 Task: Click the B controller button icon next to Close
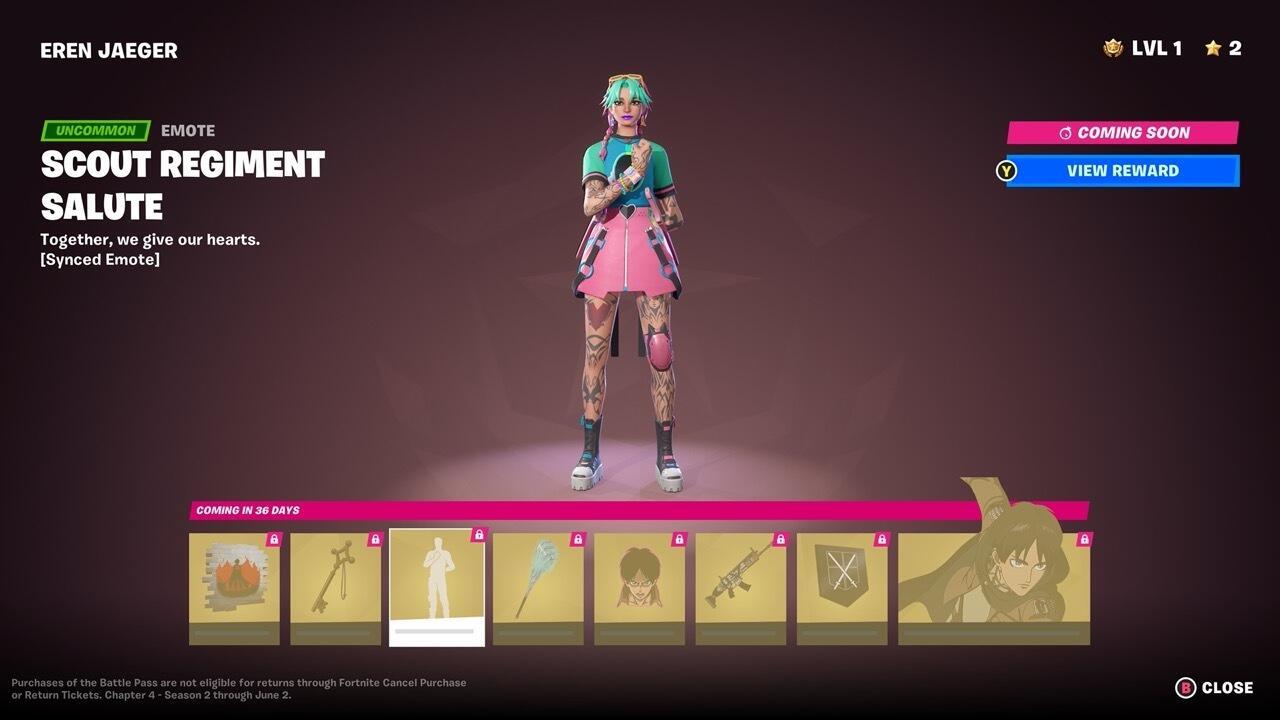click(1184, 687)
